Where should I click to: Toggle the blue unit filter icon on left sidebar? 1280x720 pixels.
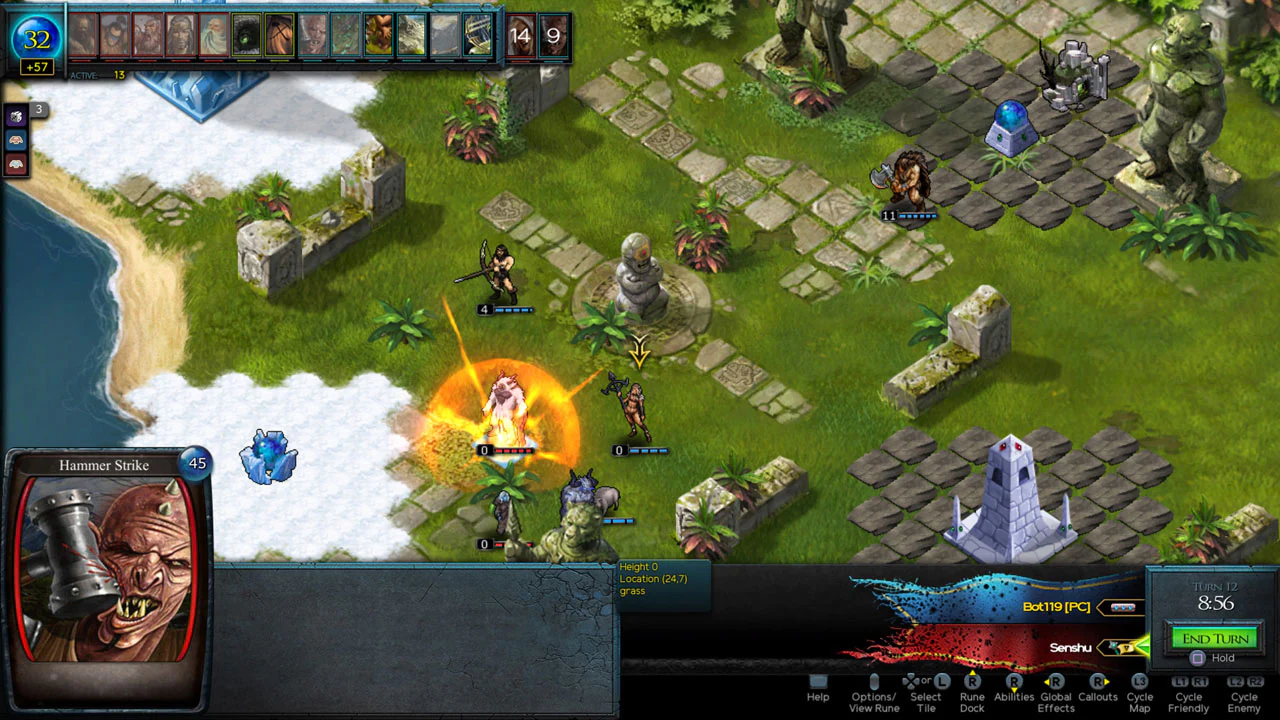pyautogui.click(x=15, y=140)
